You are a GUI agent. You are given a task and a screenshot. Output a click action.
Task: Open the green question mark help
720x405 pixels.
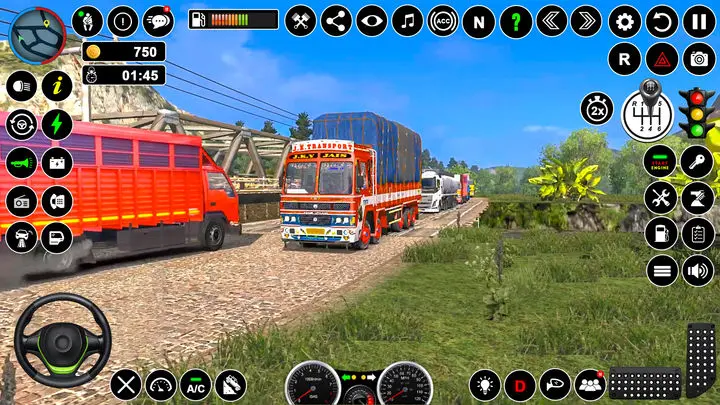(516, 21)
